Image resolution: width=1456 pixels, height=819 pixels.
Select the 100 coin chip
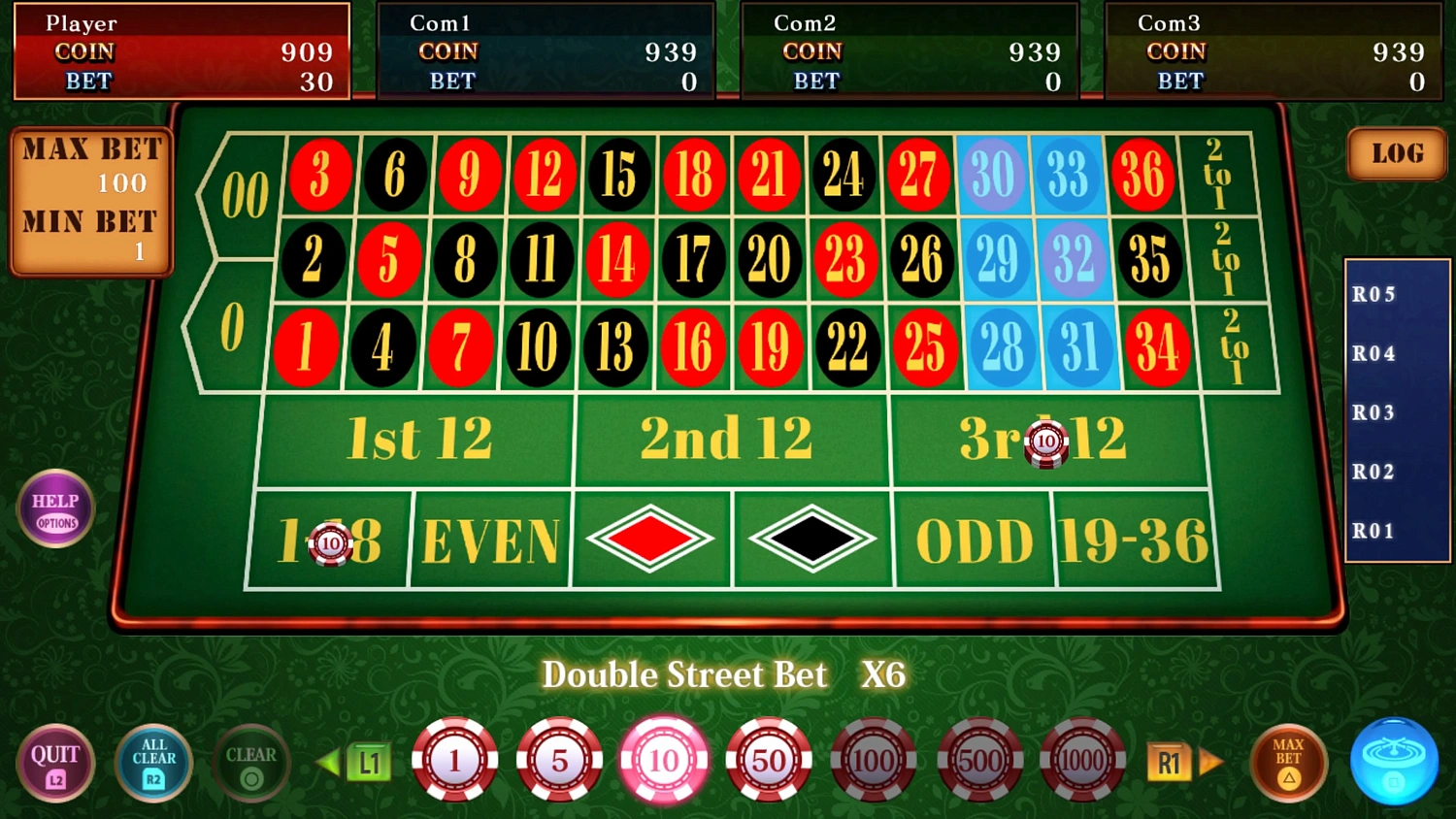click(x=874, y=761)
